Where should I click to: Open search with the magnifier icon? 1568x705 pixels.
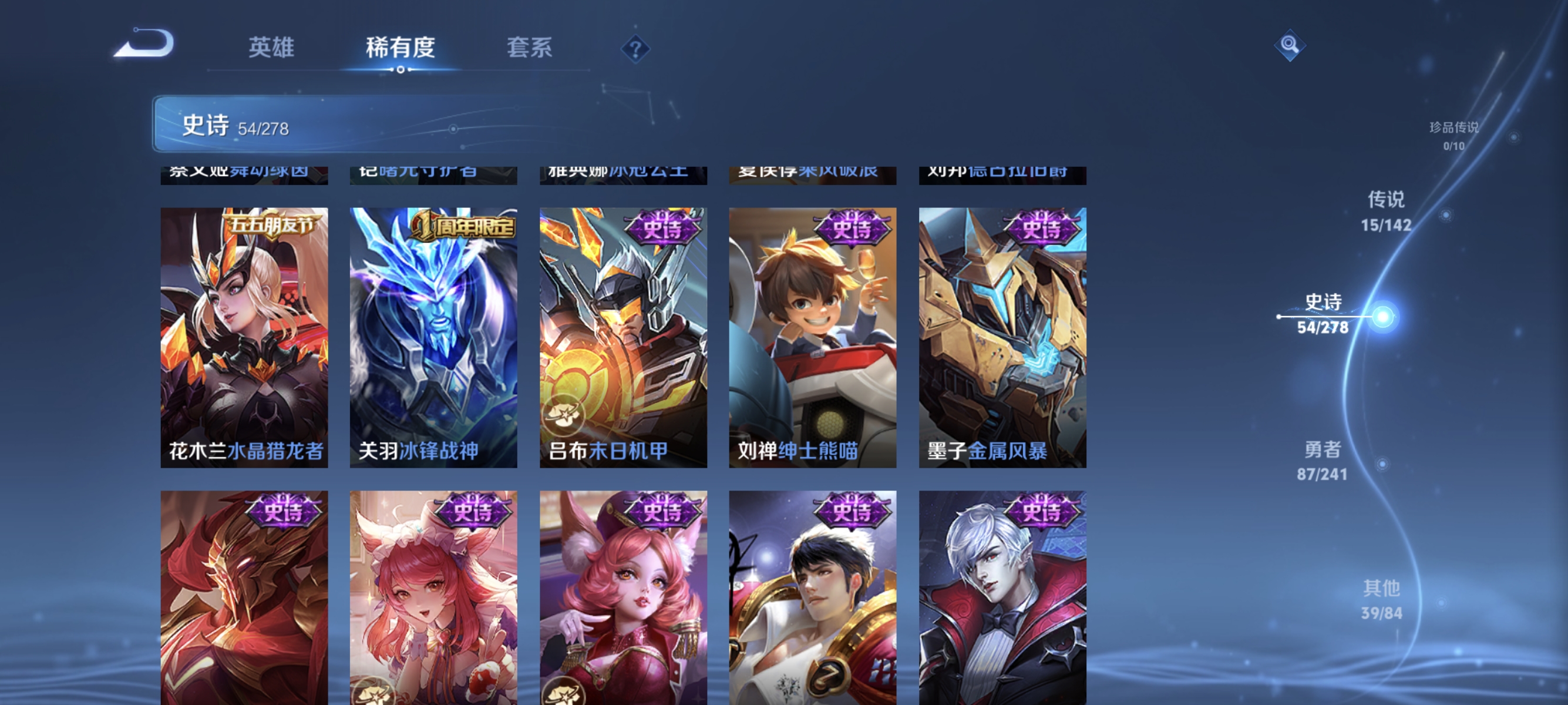(1290, 45)
